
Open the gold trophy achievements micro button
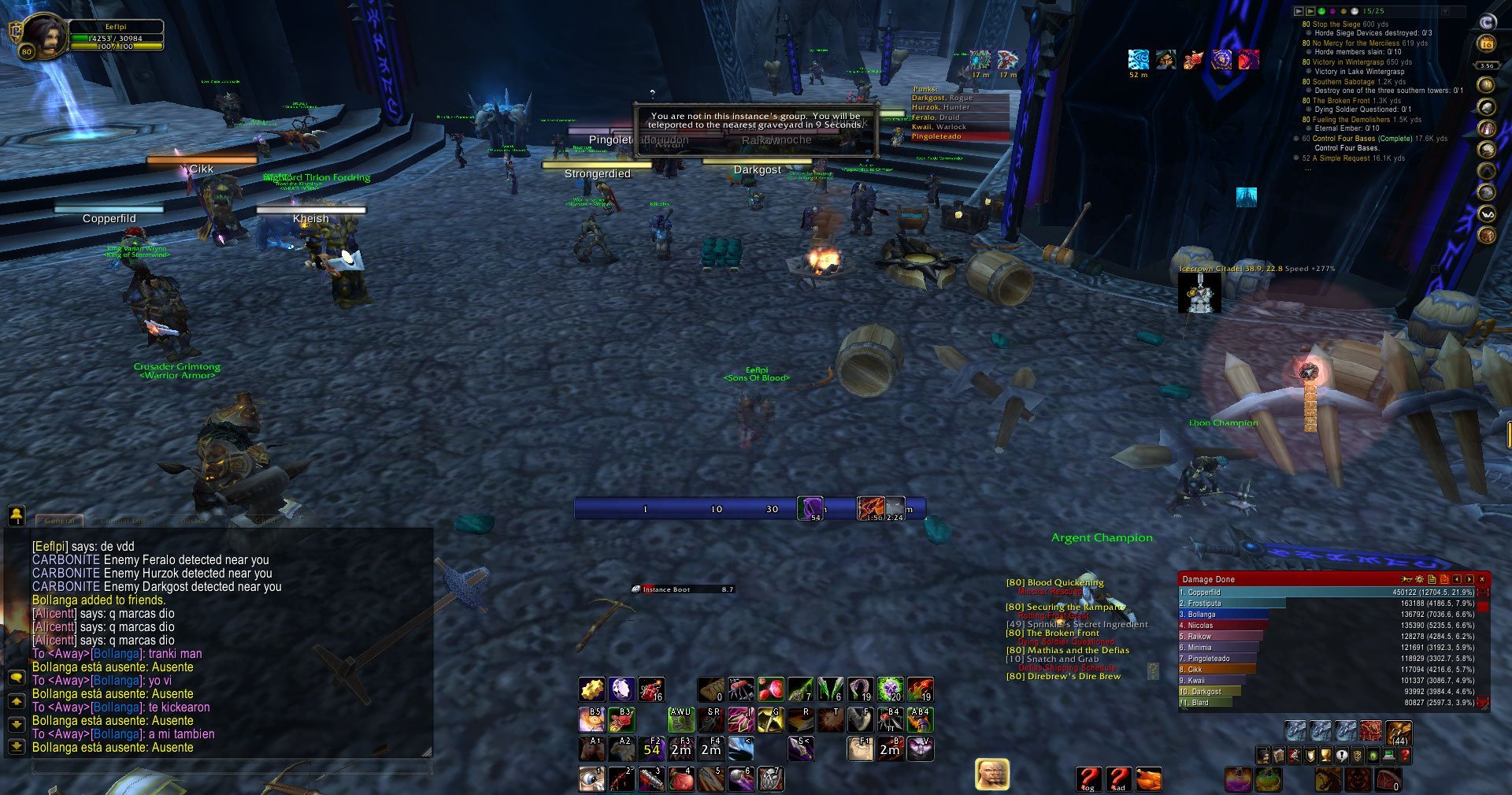point(1325,756)
